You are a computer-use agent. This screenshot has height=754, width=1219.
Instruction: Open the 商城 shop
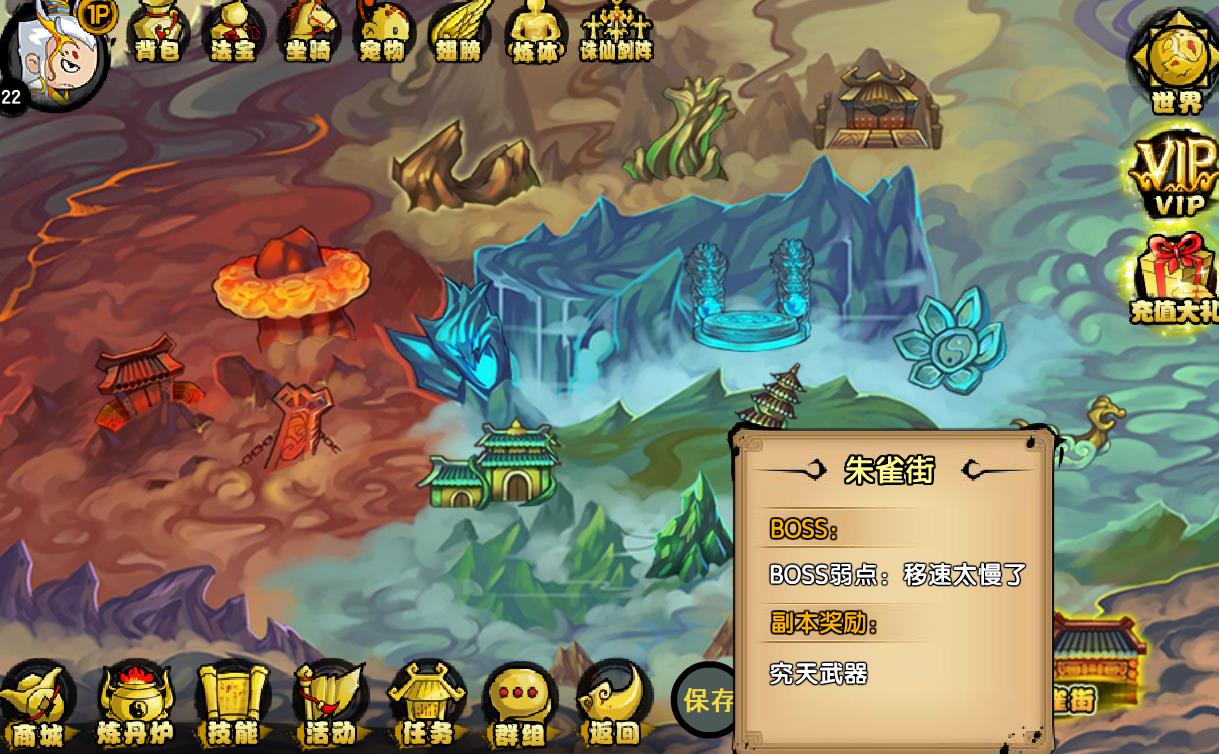[38, 705]
